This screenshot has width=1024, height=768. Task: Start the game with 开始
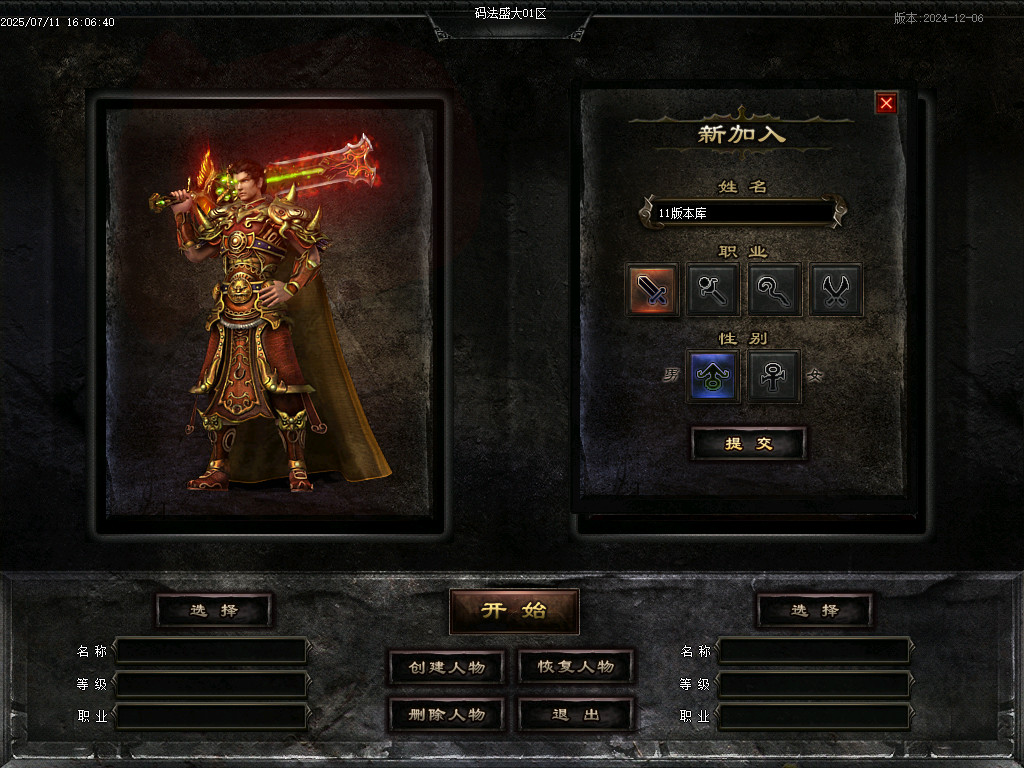point(514,611)
